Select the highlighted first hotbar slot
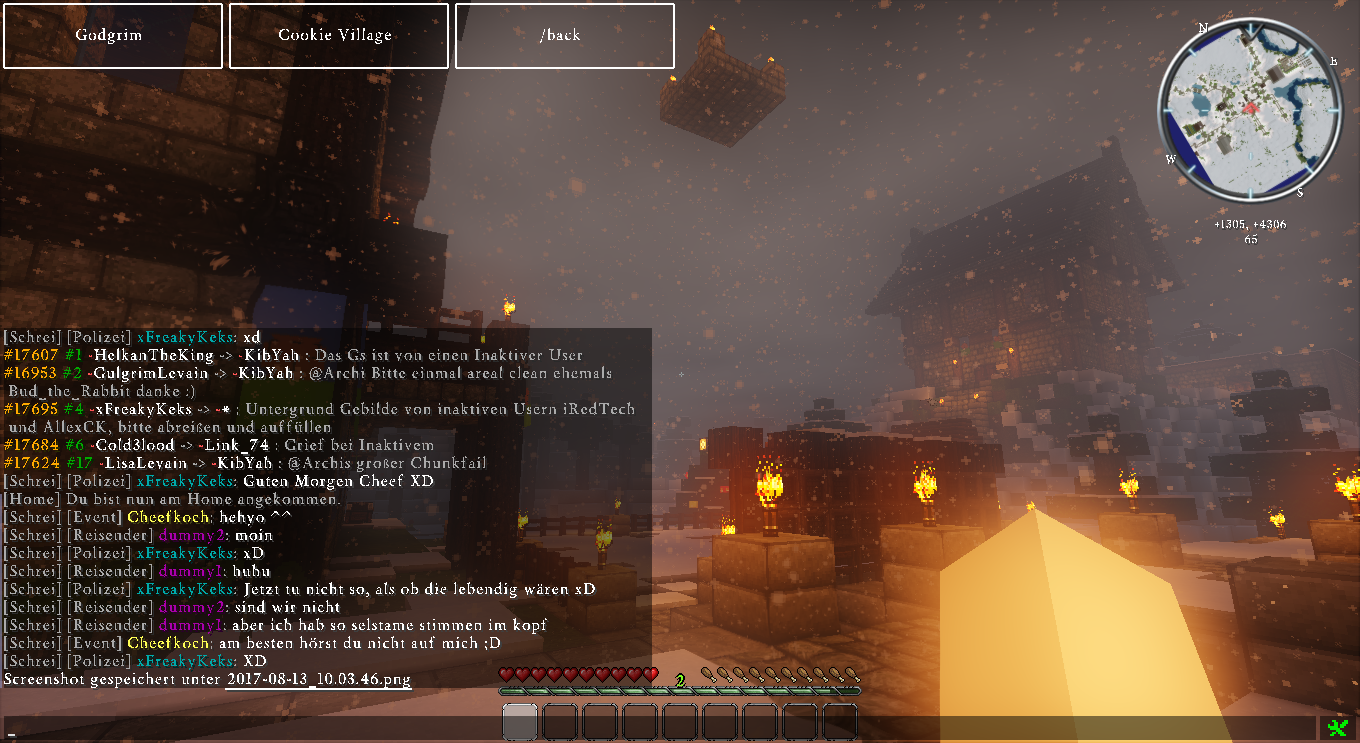 point(520,722)
